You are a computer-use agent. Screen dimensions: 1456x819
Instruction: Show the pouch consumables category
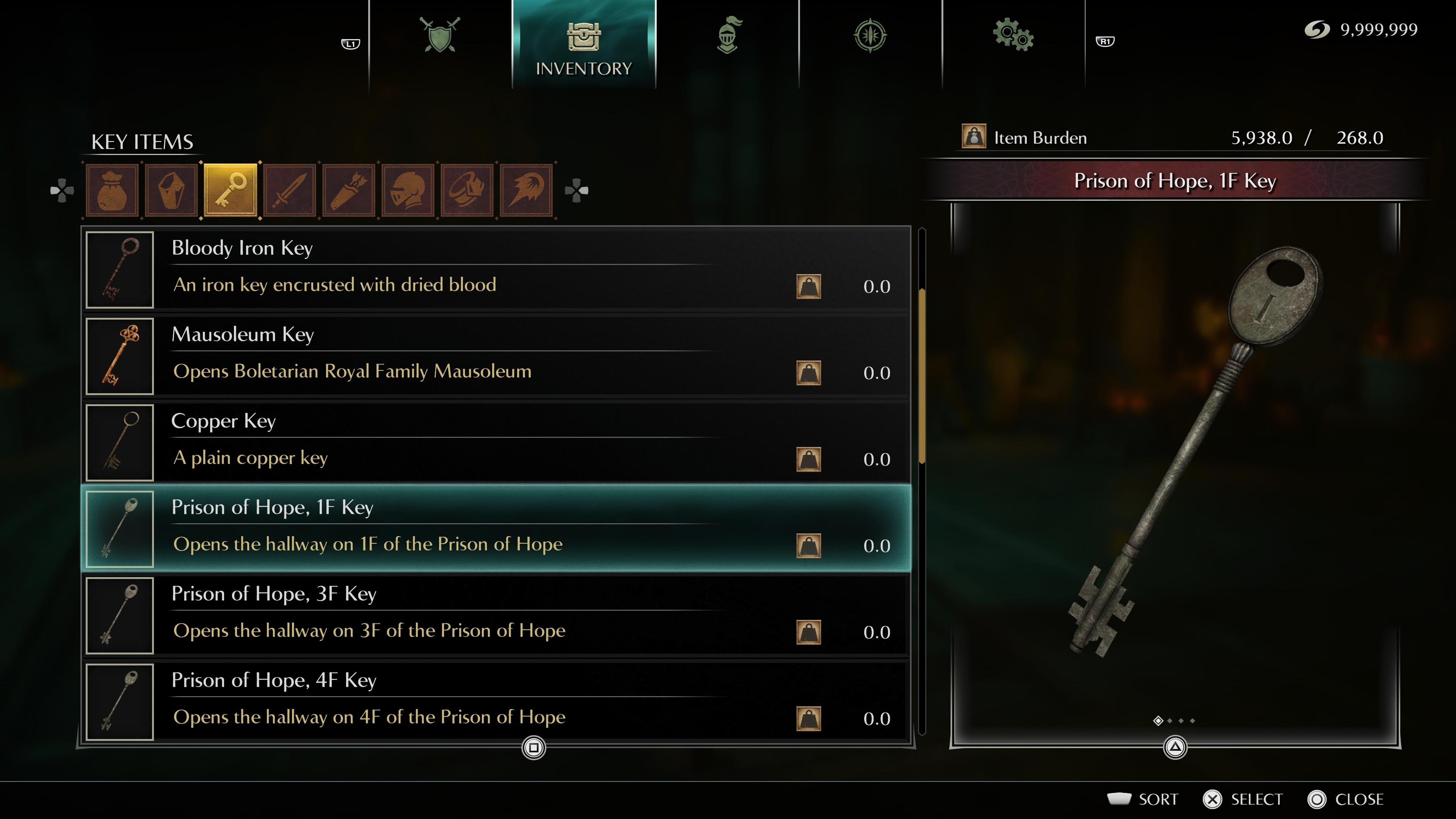pos(112,190)
